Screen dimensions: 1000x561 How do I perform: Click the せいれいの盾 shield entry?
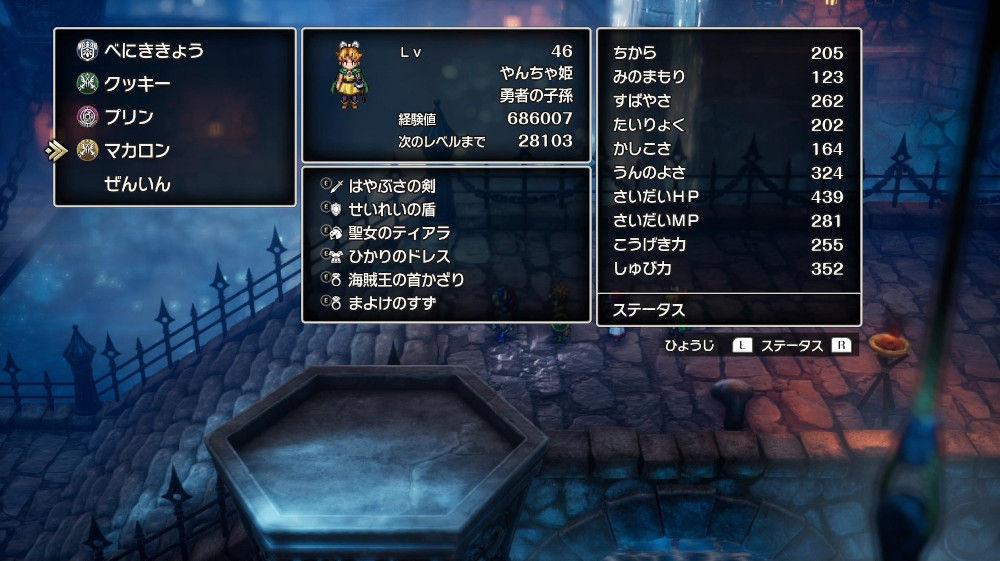[391, 208]
